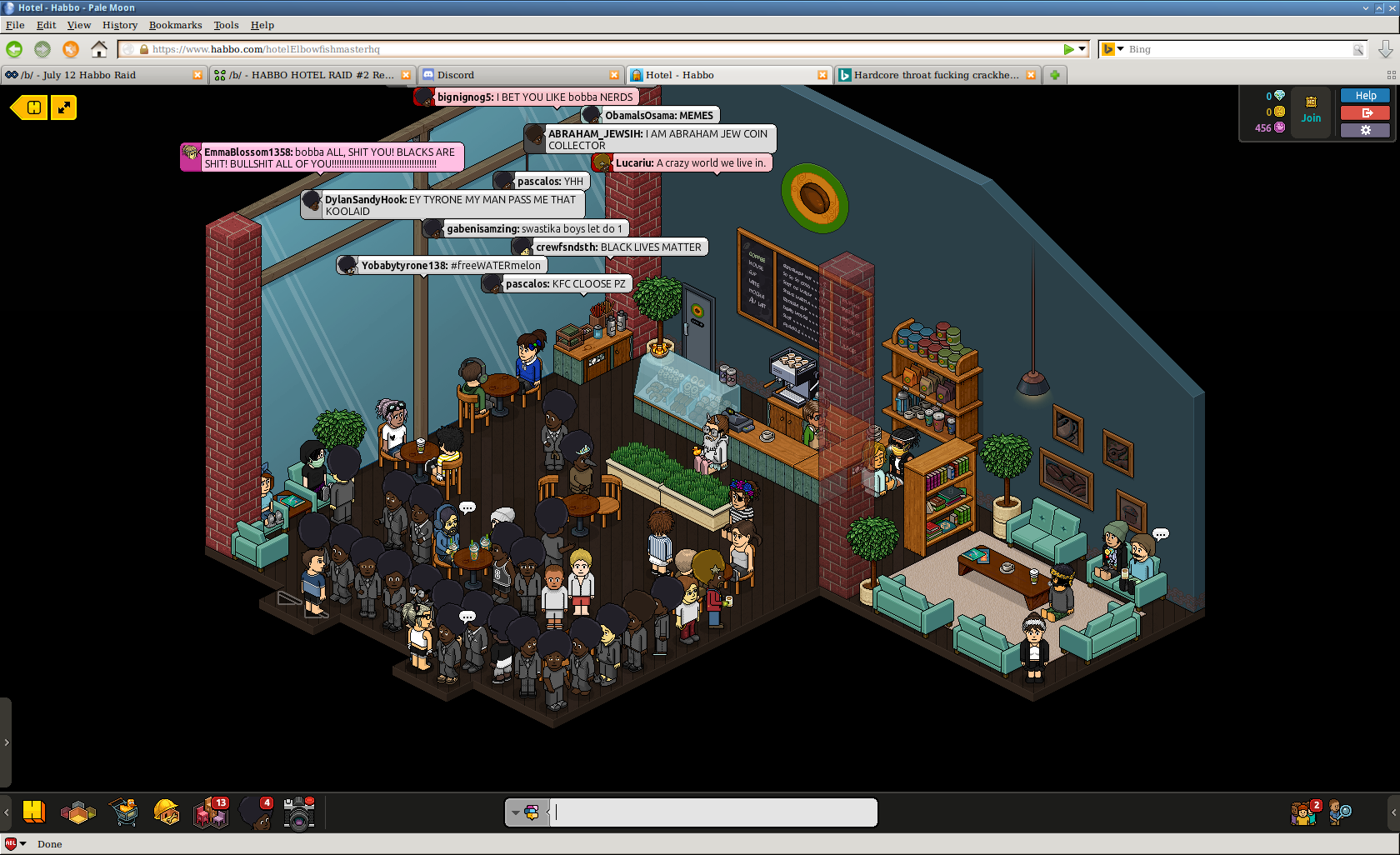Open the Habbo hotel view icon
1400x855 pixels.
point(34,812)
